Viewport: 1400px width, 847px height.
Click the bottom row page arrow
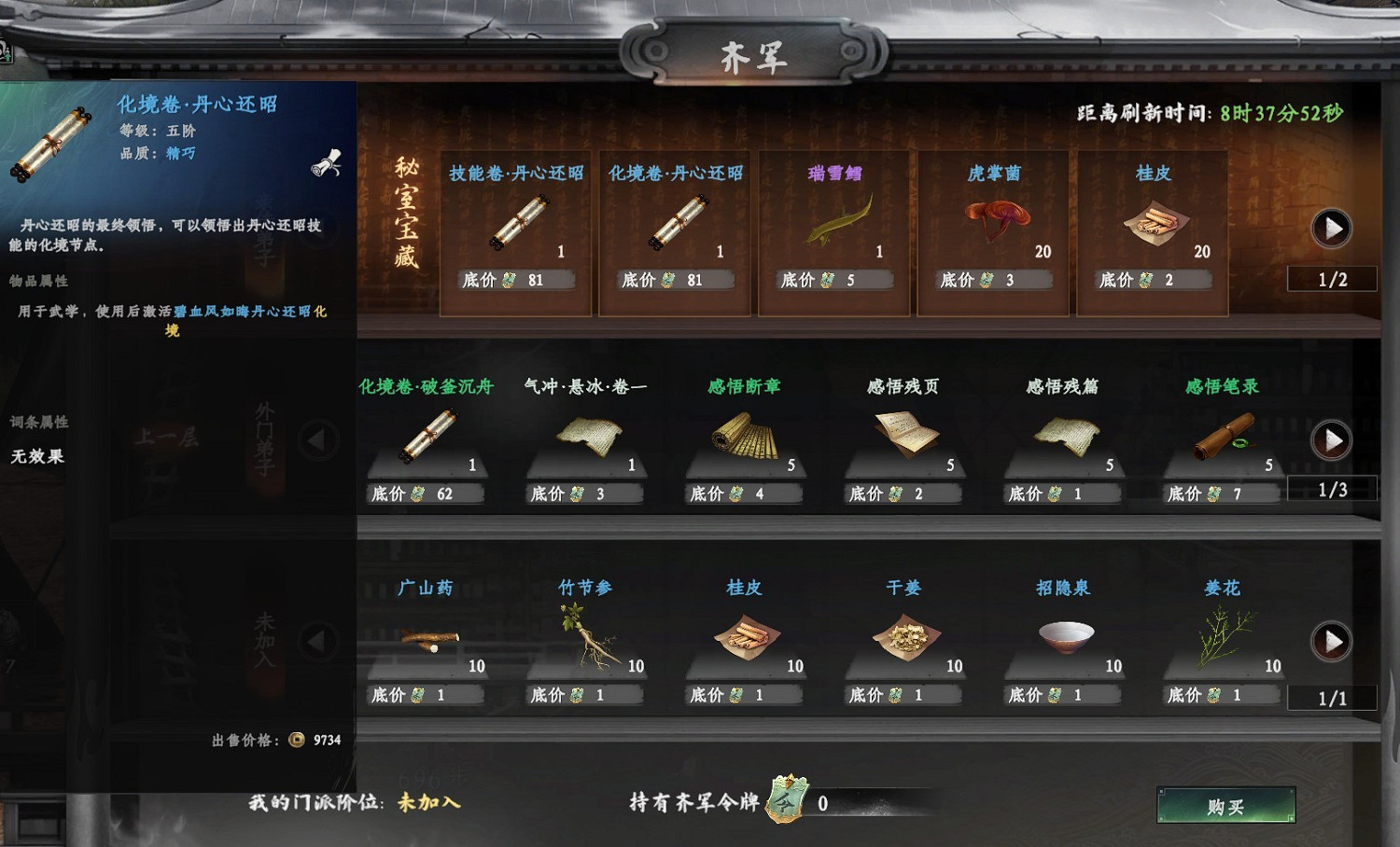point(1333,642)
